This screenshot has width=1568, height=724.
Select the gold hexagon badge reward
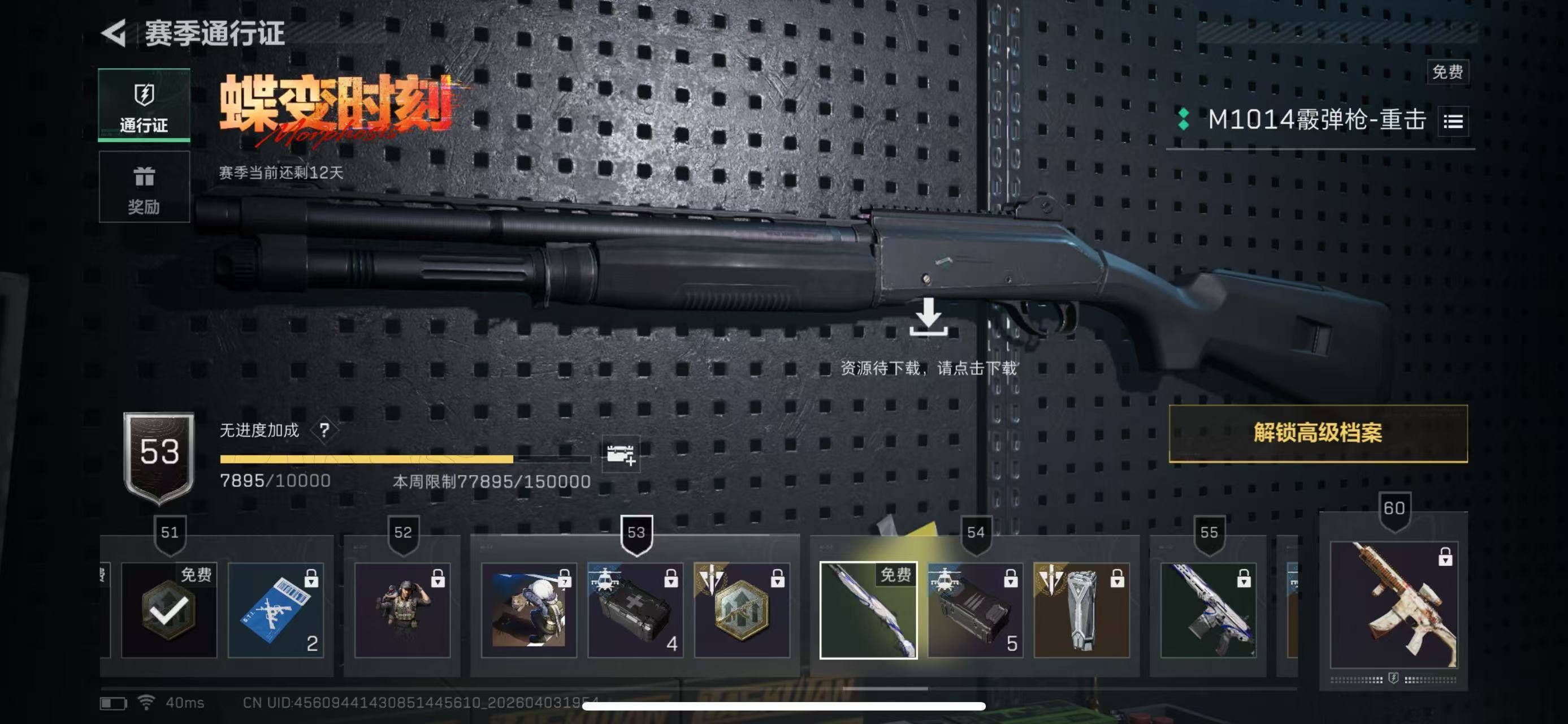click(742, 610)
